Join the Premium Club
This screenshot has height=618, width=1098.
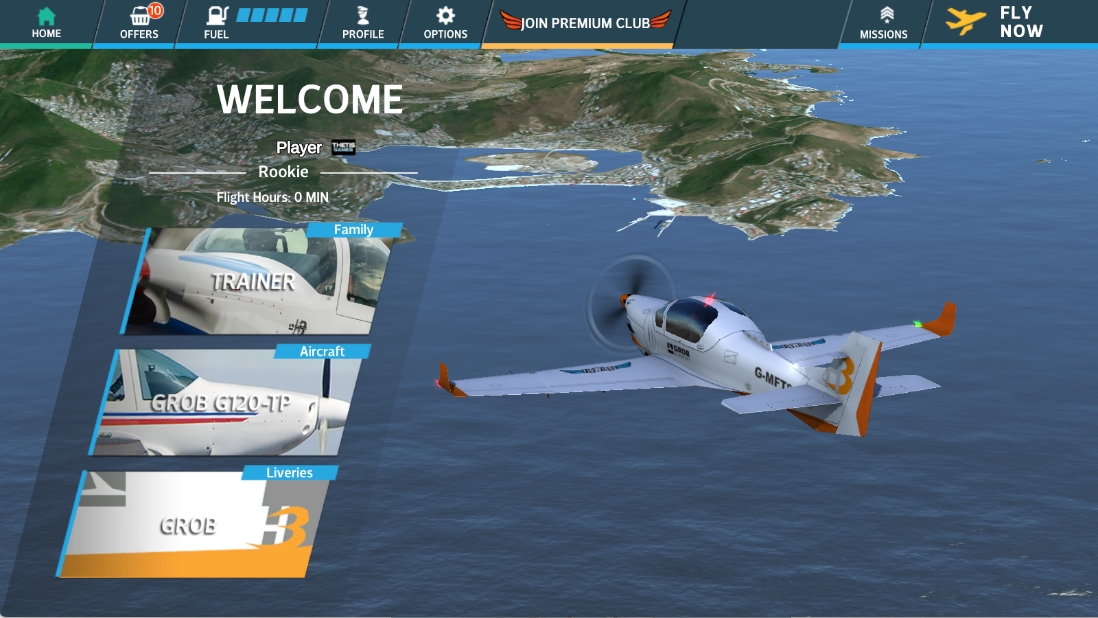584,22
